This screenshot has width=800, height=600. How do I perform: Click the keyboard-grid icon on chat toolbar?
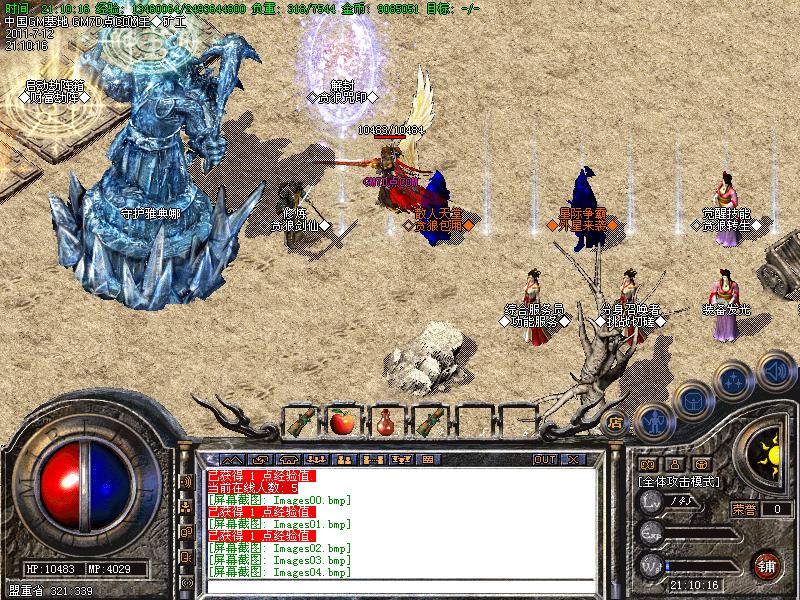coord(427,459)
